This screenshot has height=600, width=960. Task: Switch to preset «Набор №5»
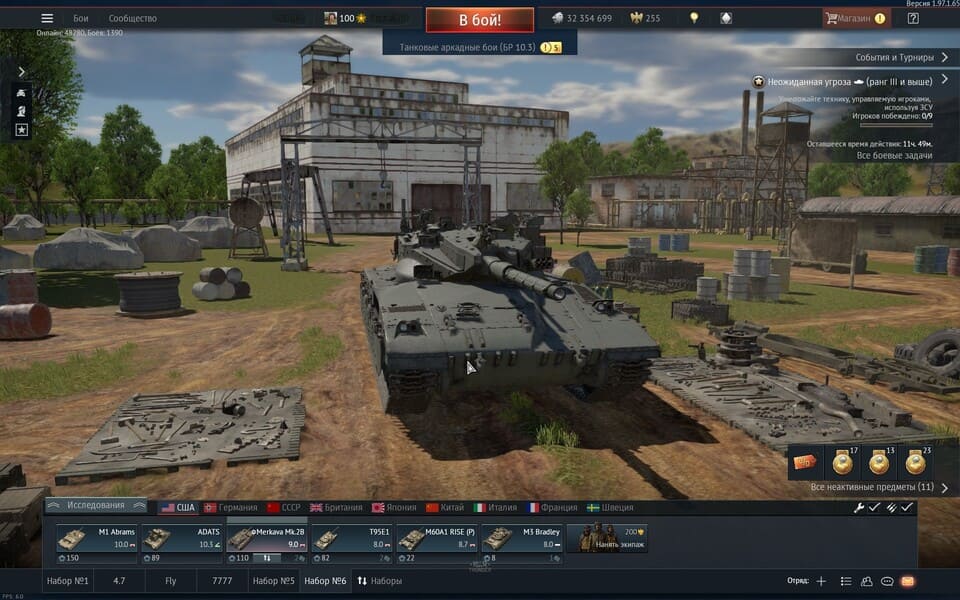(273, 581)
